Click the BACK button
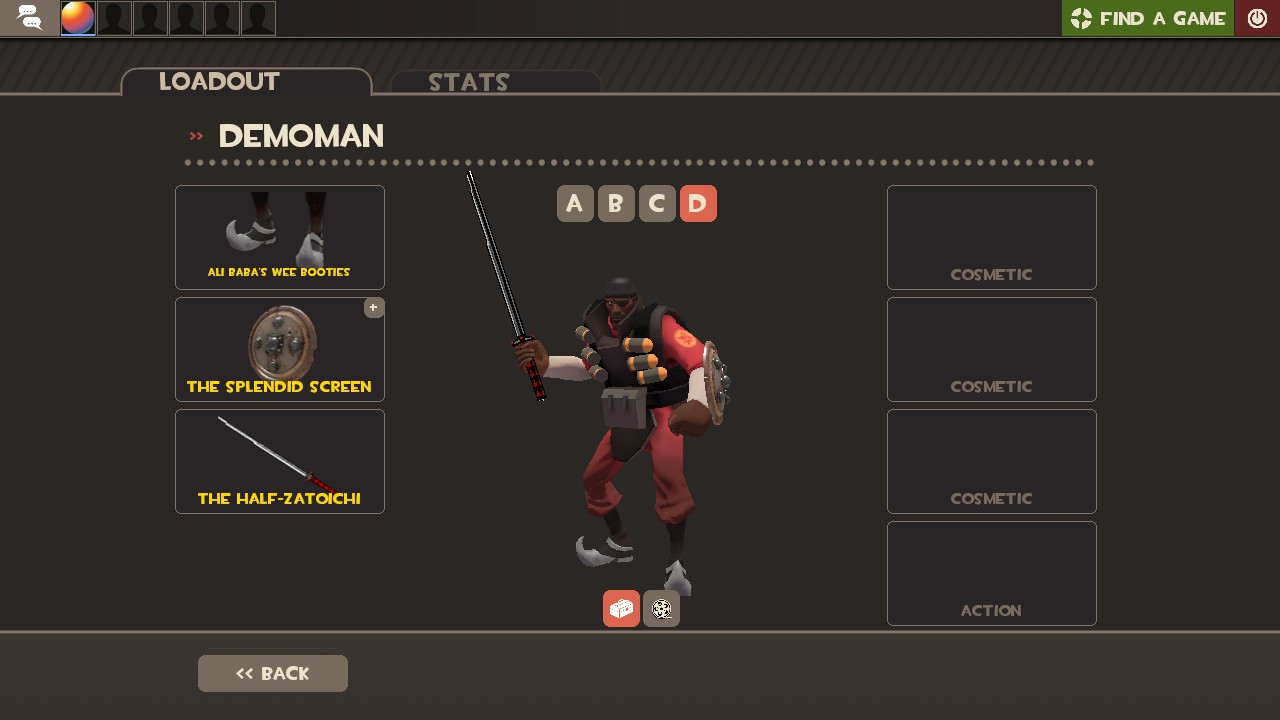The image size is (1280, 720). 272,673
